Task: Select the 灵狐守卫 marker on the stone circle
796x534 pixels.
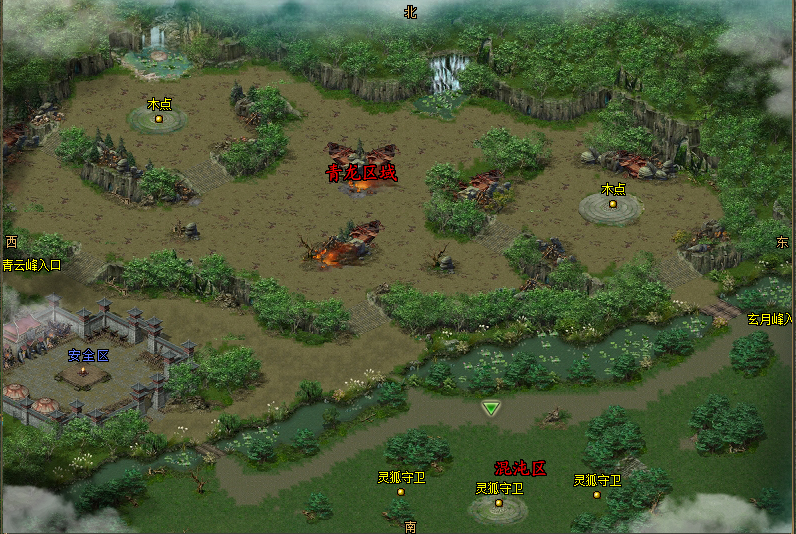Action: click(x=499, y=502)
